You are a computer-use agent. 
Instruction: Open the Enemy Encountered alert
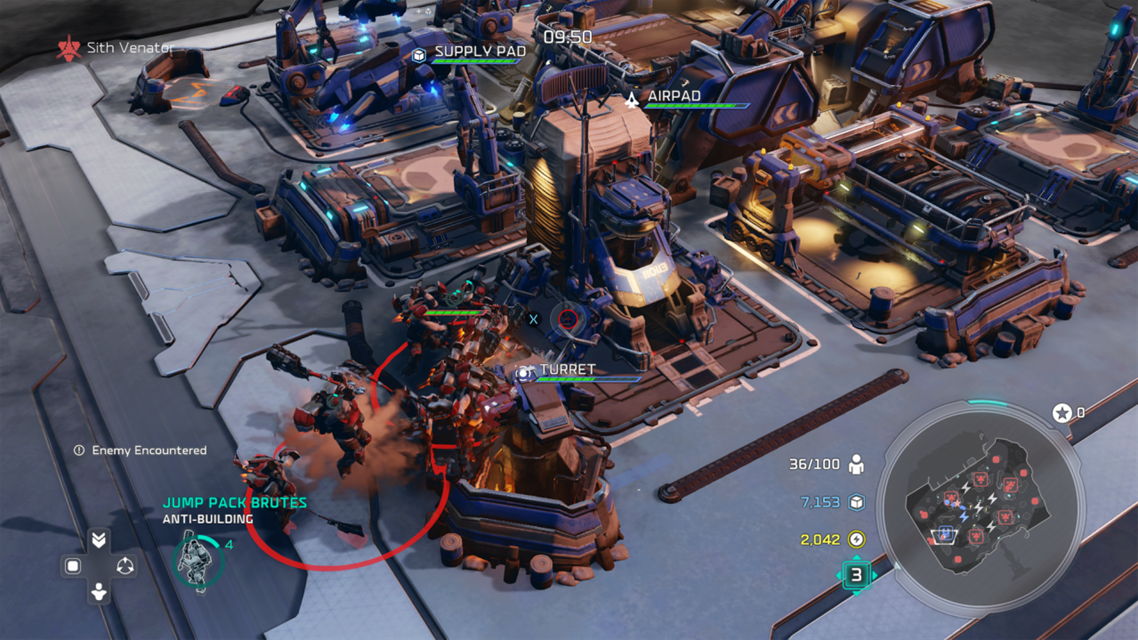(x=148, y=451)
